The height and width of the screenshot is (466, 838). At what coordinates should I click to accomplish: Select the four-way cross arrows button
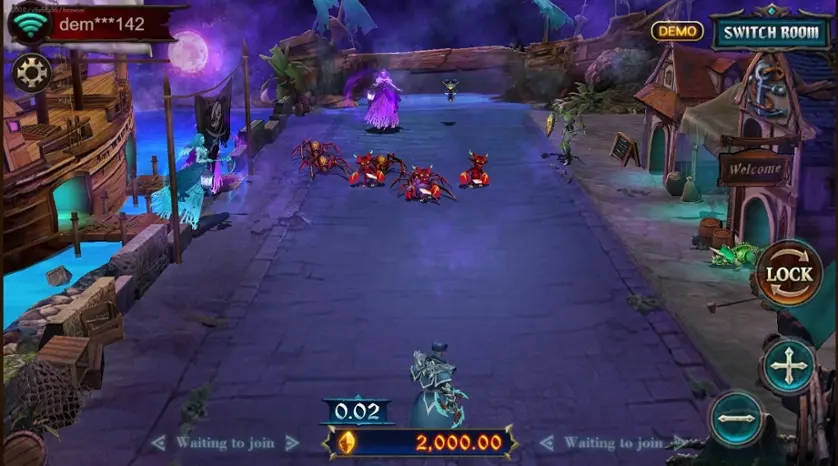[x=789, y=367]
